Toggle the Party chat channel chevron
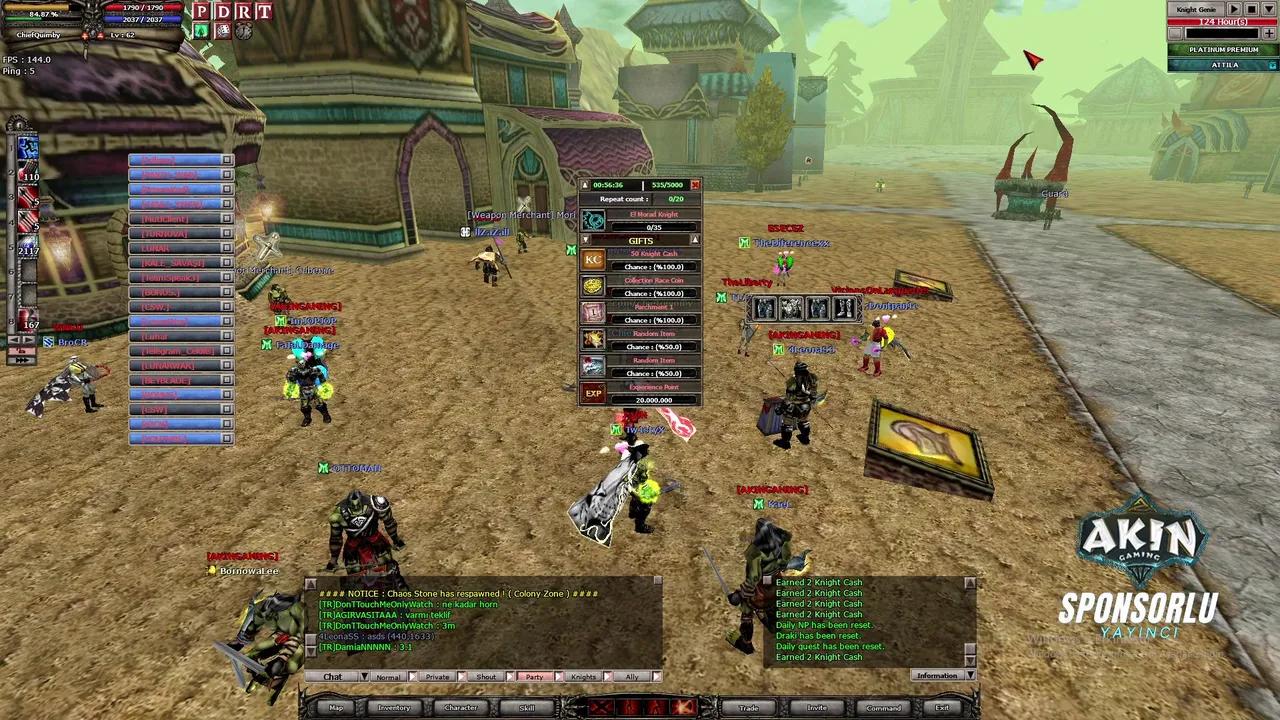Image resolution: width=1280 pixels, height=720 pixels. click(x=558, y=677)
